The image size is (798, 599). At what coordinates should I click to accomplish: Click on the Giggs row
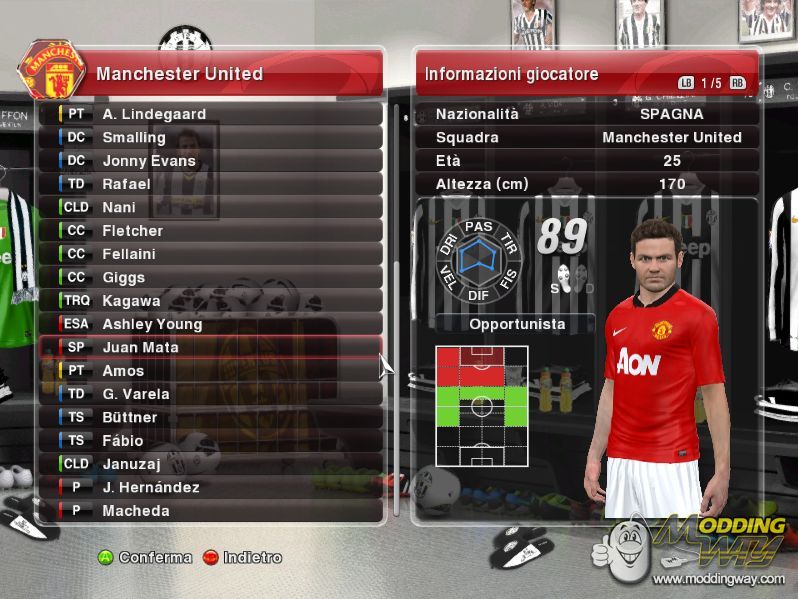[210, 277]
